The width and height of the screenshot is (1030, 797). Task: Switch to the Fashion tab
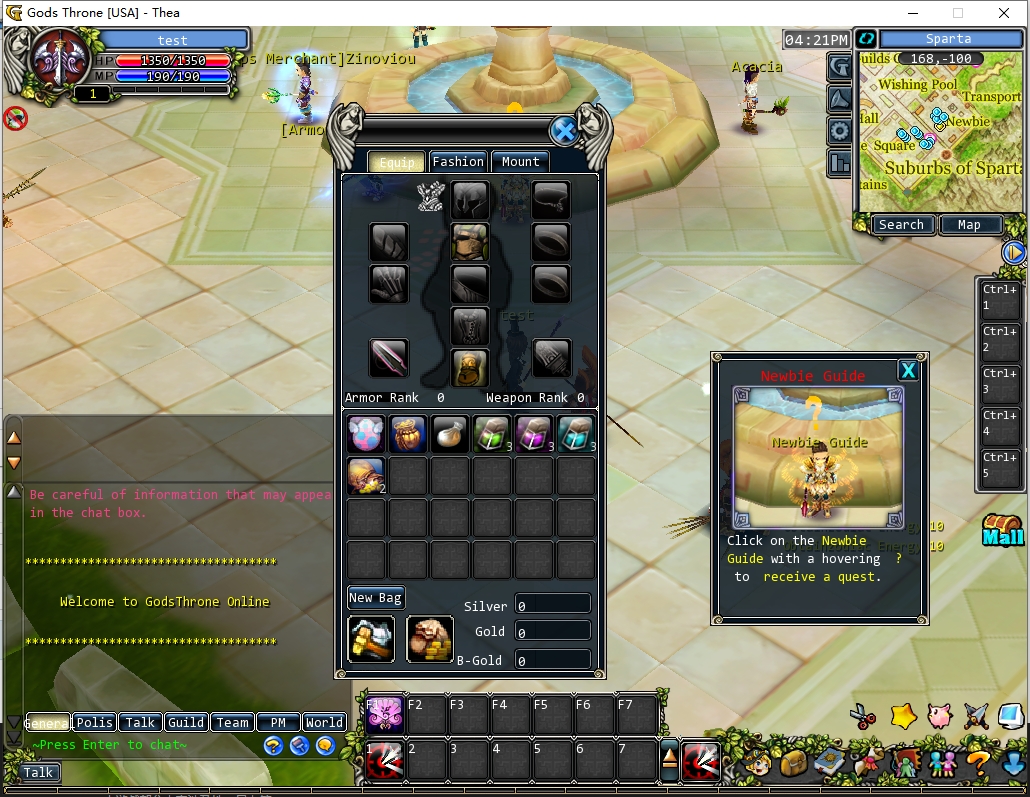click(458, 162)
